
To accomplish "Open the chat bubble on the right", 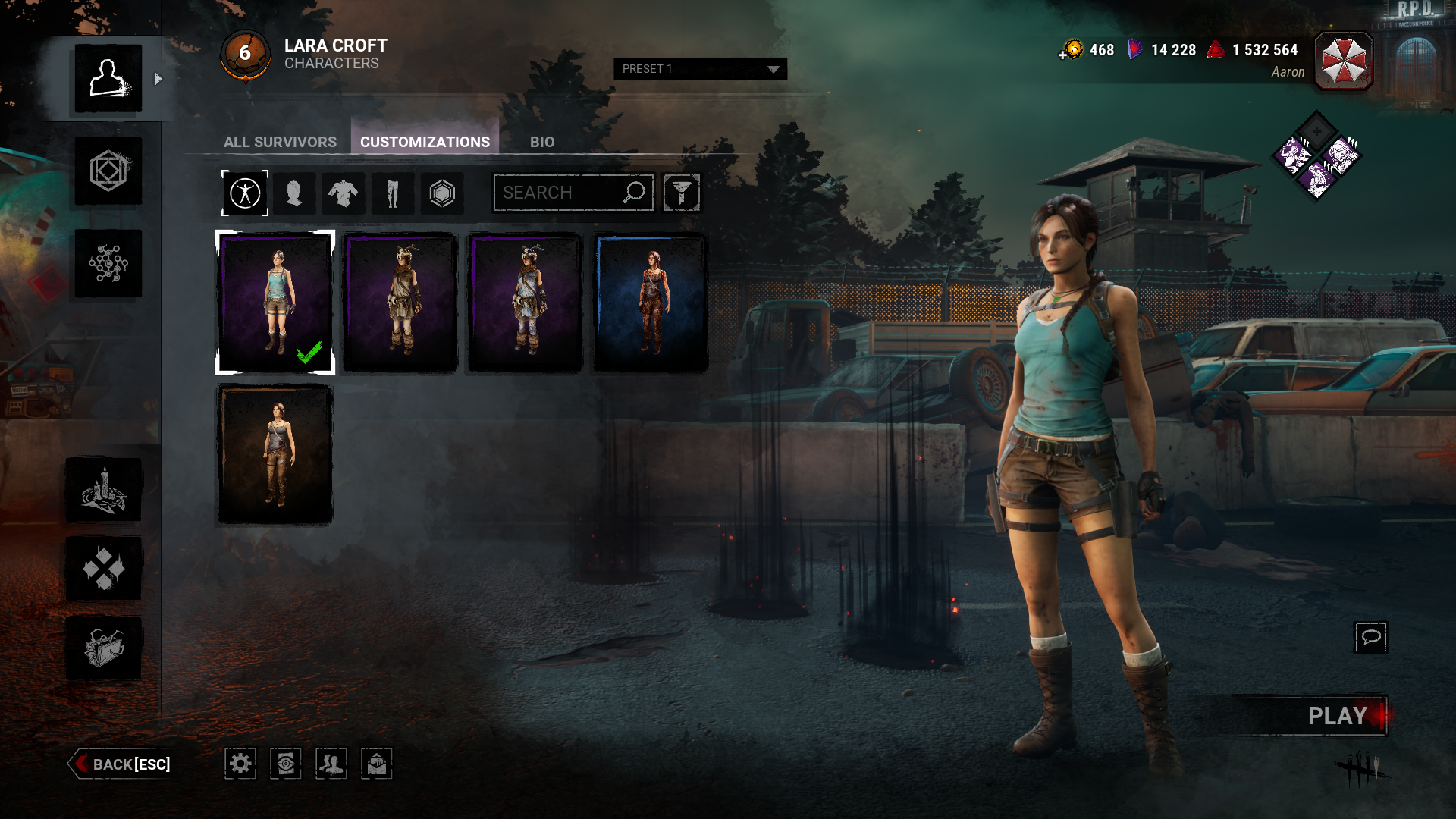I will tap(1371, 638).
